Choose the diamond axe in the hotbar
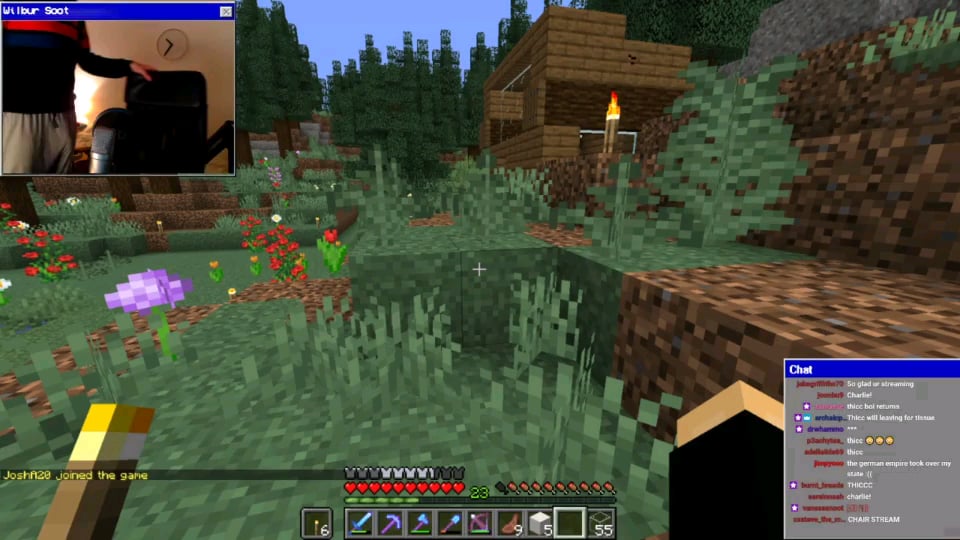Viewport: 960px width, 540px height. click(420, 523)
